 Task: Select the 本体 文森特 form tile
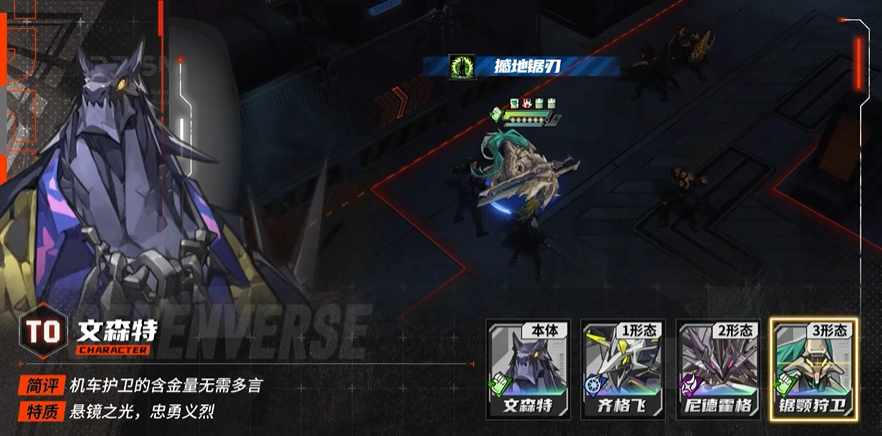tap(528, 369)
